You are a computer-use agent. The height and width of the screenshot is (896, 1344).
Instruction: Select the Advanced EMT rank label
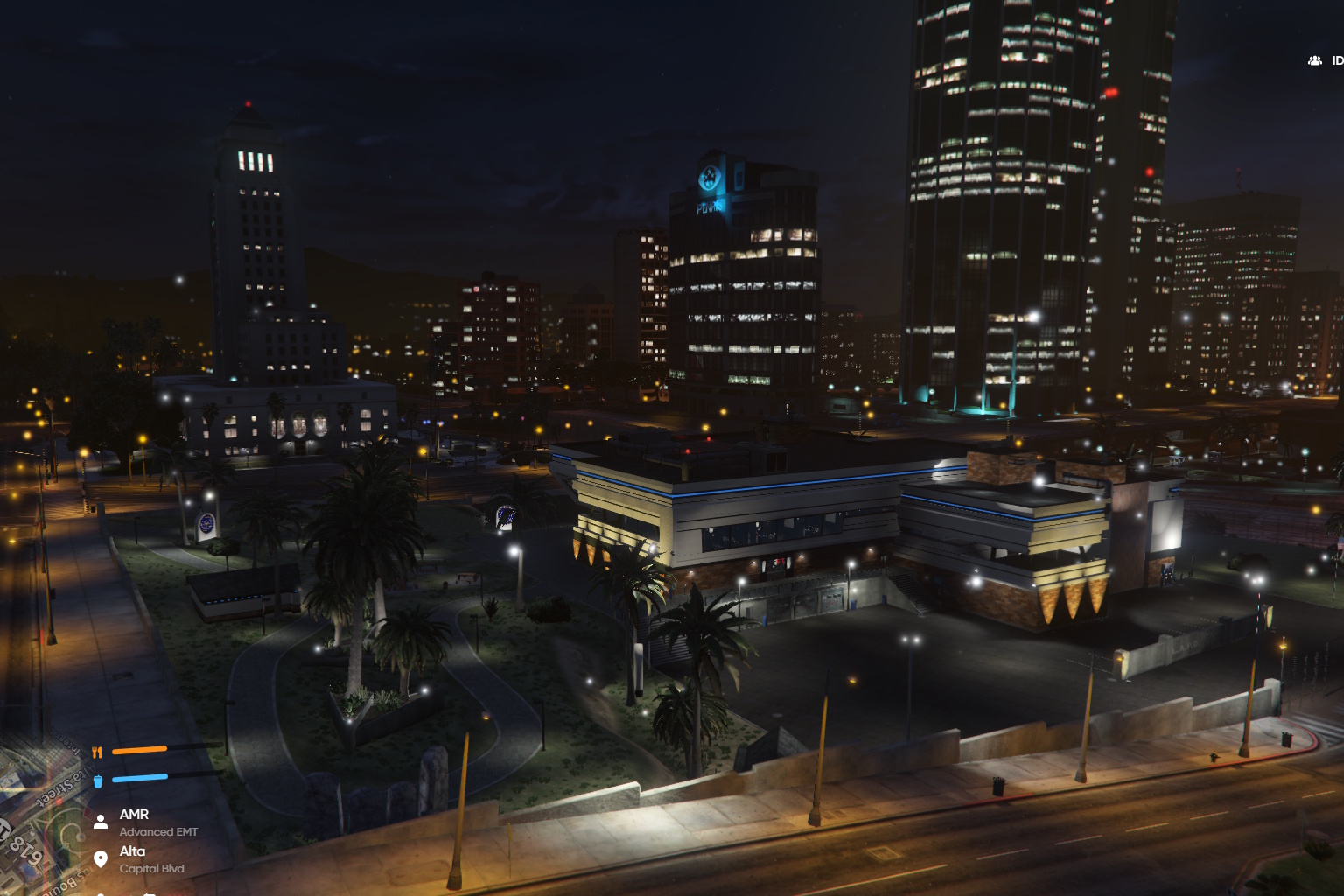click(x=157, y=832)
